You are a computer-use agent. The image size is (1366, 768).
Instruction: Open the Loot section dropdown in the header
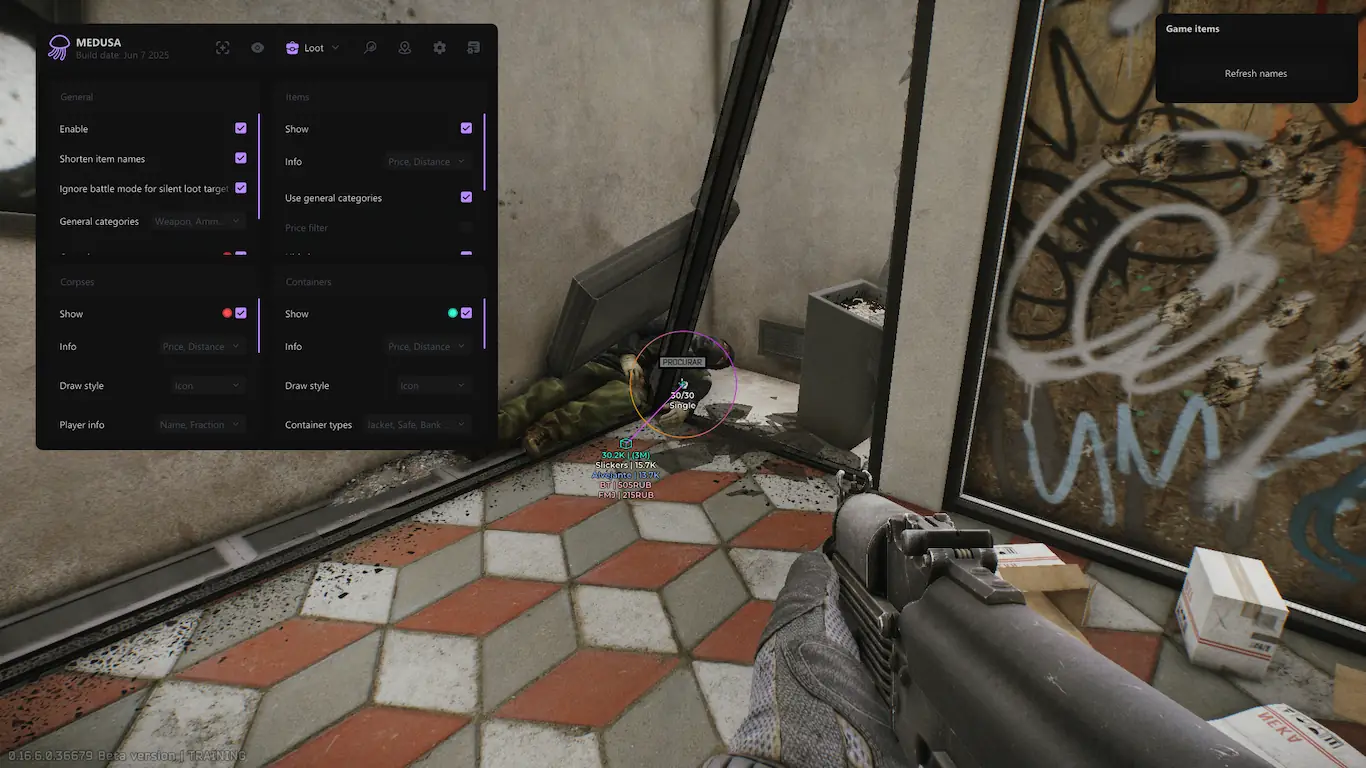coord(313,48)
